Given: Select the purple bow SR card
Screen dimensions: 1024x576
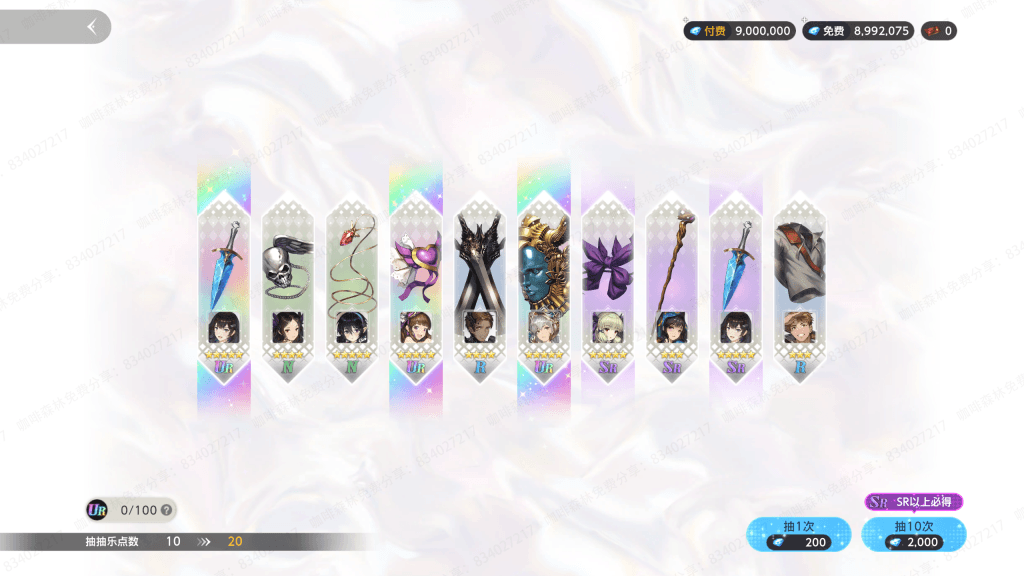Looking at the screenshot, I should (x=608, y=290).
